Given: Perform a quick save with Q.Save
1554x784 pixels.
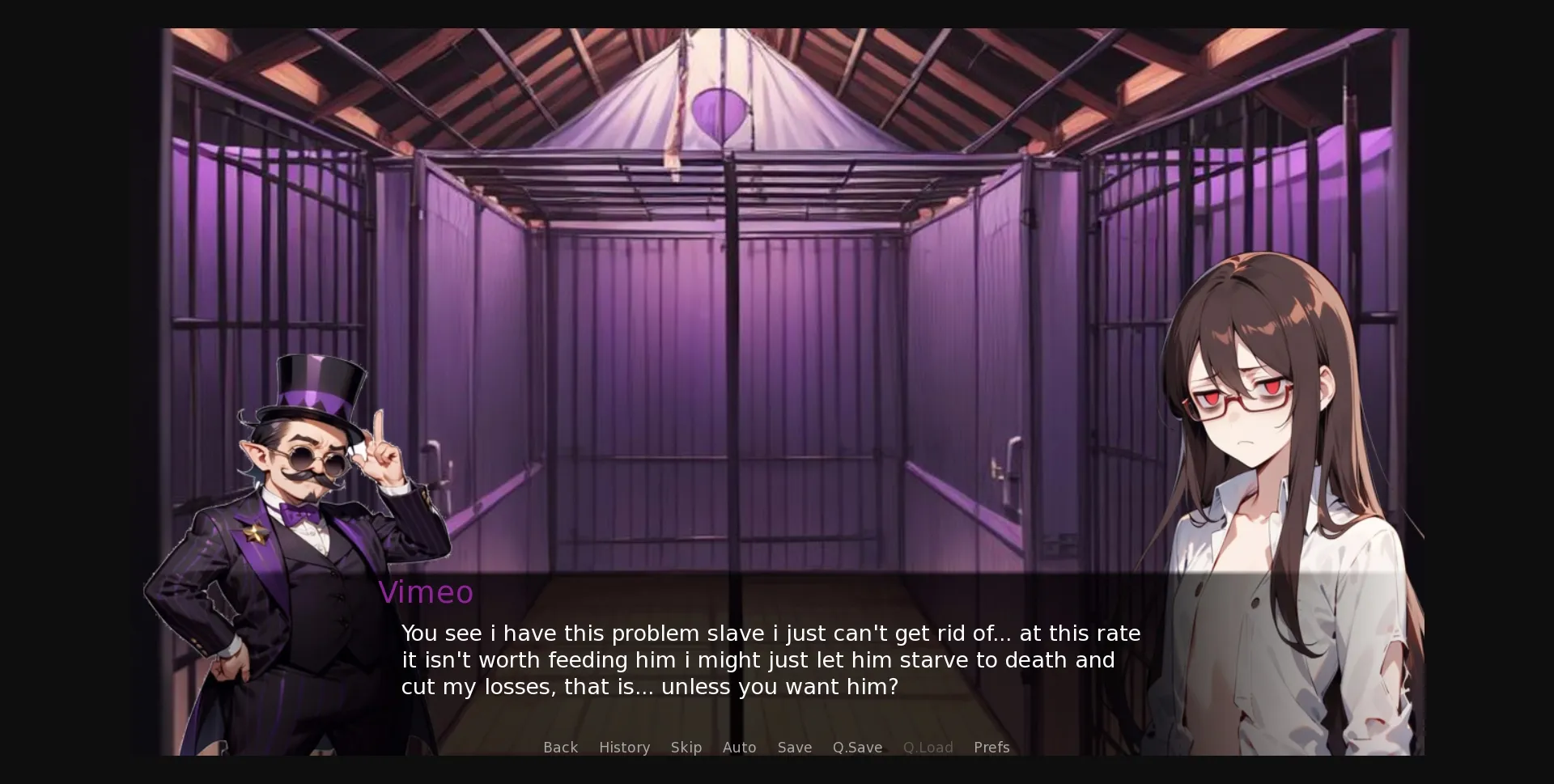Looking at the screenshot, I should coord(857,748).
